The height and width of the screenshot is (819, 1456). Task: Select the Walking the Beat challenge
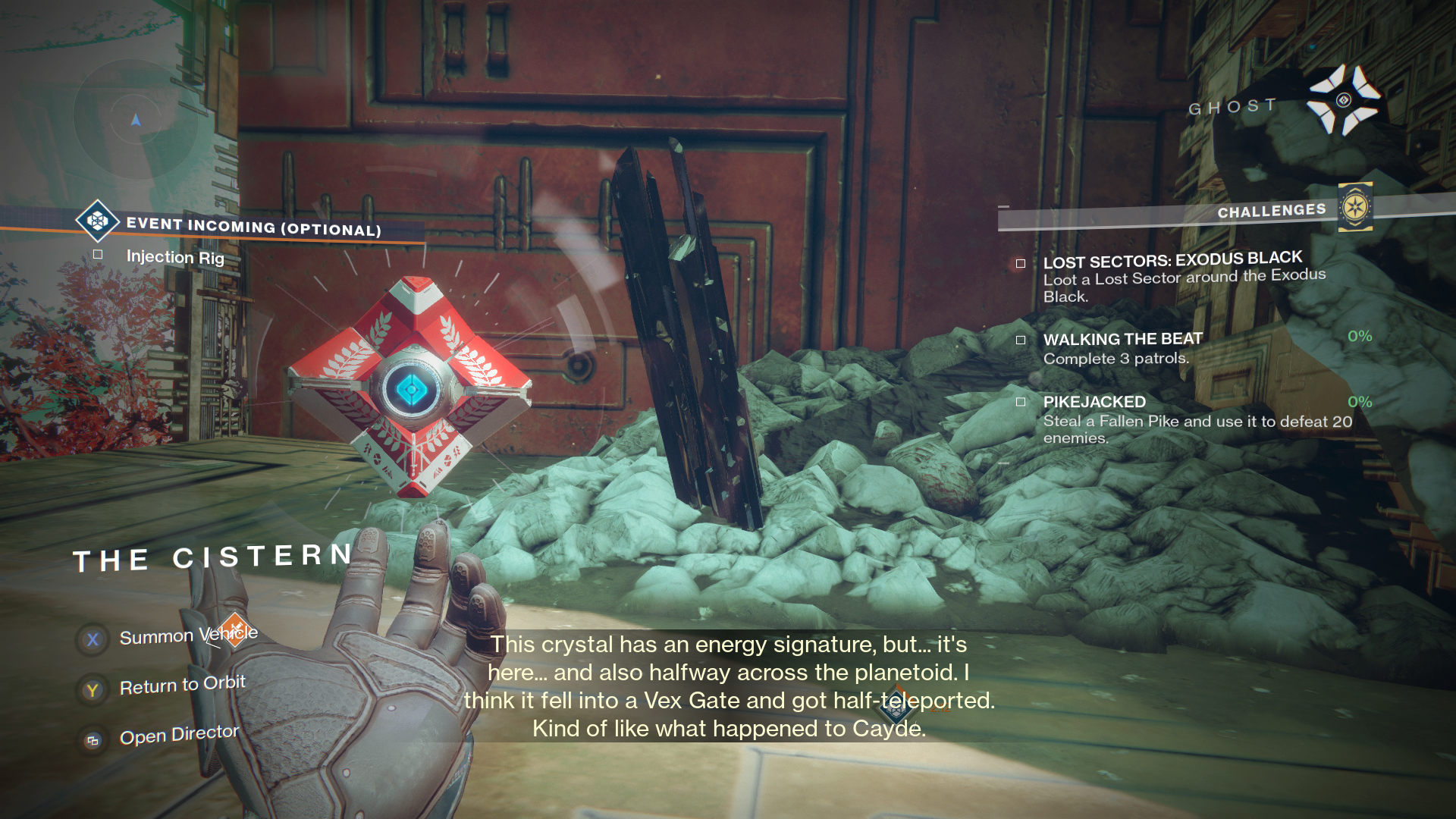pyautogui.click(x=1122, y=340)
